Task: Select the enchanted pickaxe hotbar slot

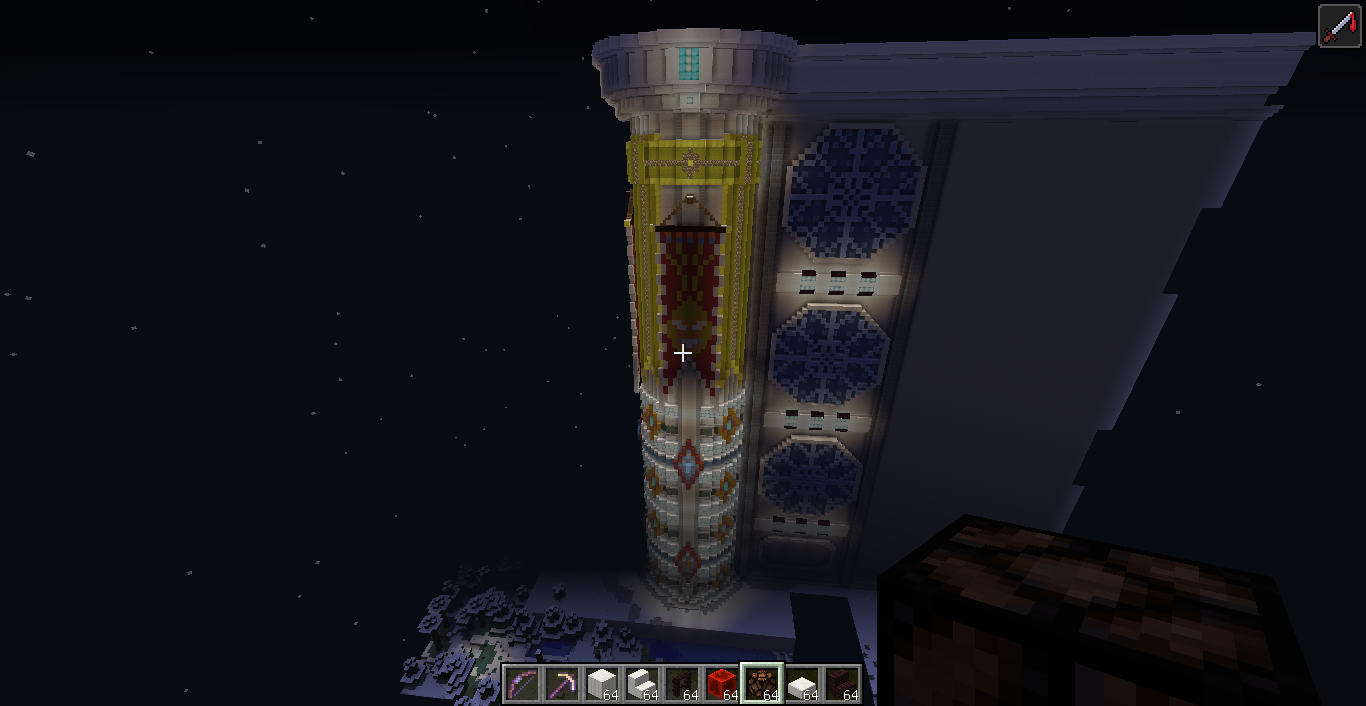Action: pos(562,684)
